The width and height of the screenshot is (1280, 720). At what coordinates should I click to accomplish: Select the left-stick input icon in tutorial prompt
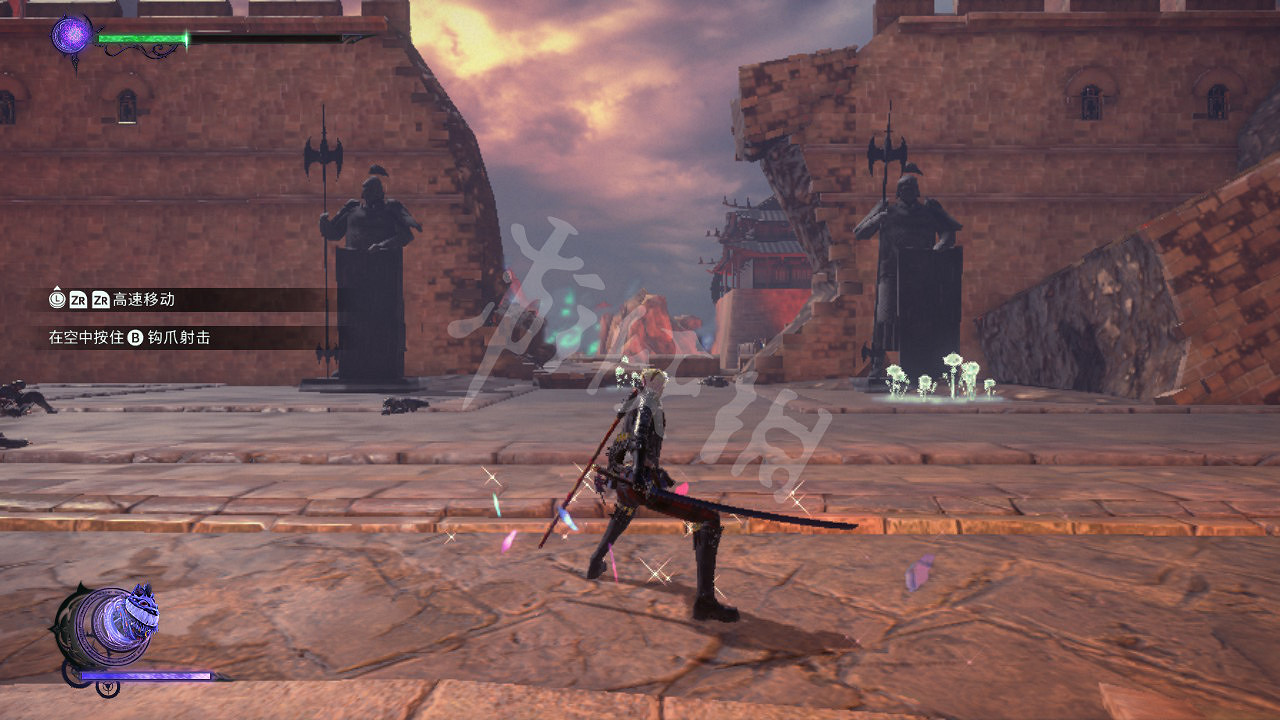[x=57, y=299]
